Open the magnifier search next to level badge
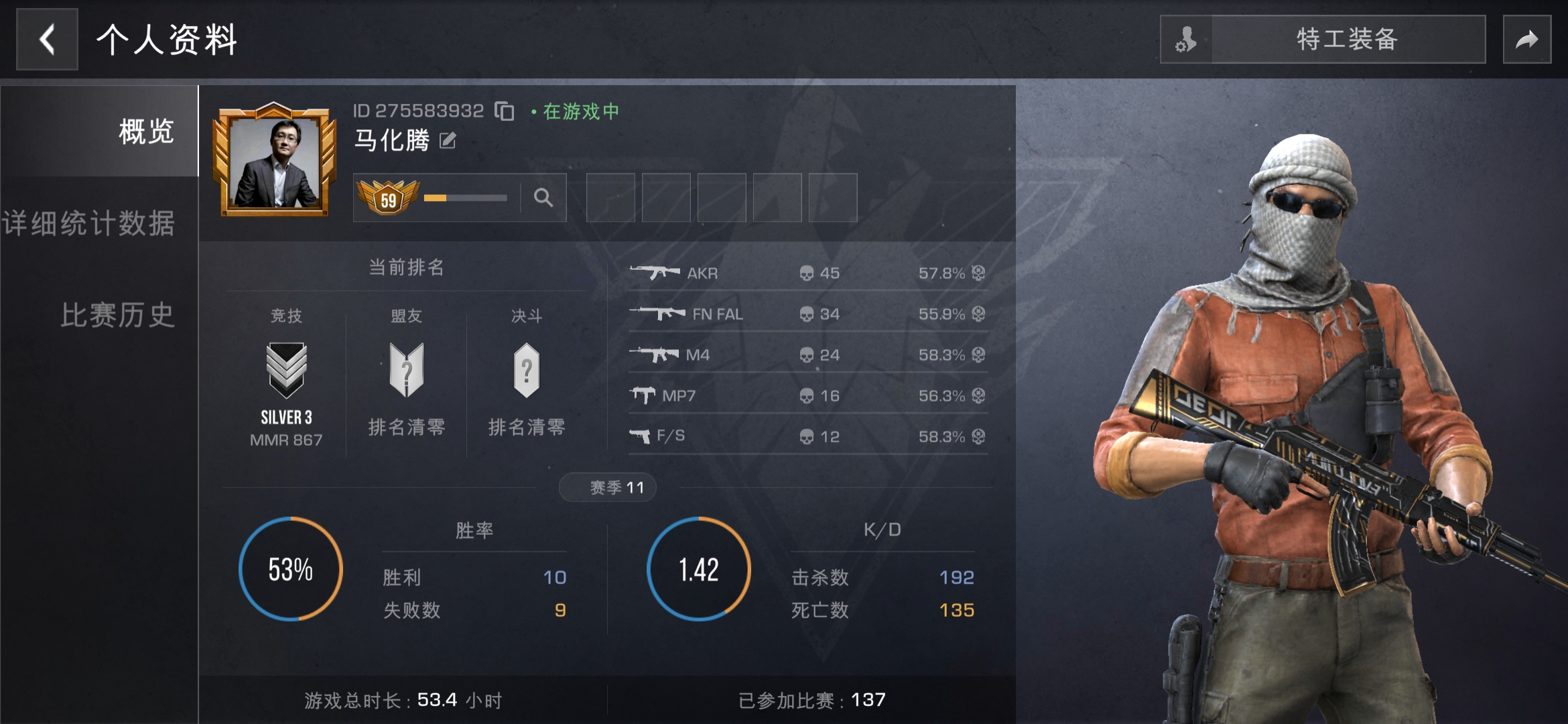 pos(544,198)
